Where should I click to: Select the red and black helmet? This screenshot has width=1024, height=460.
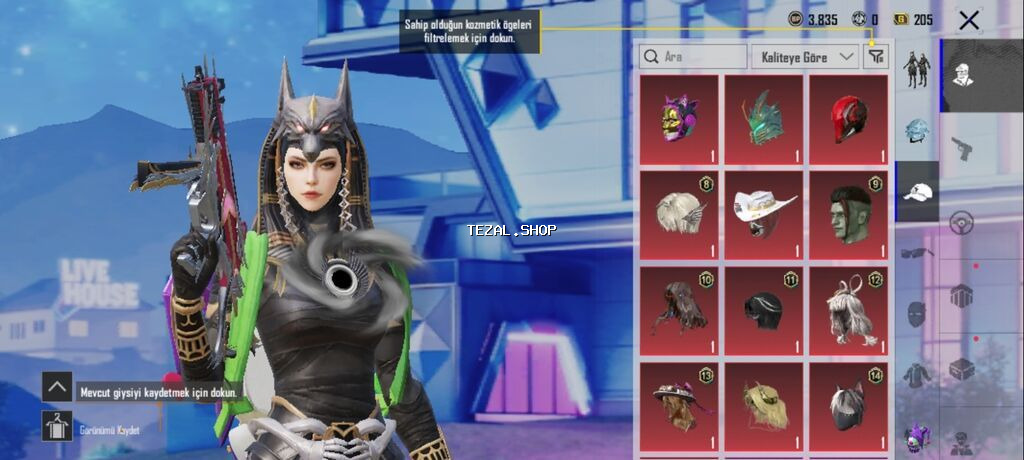848,120
